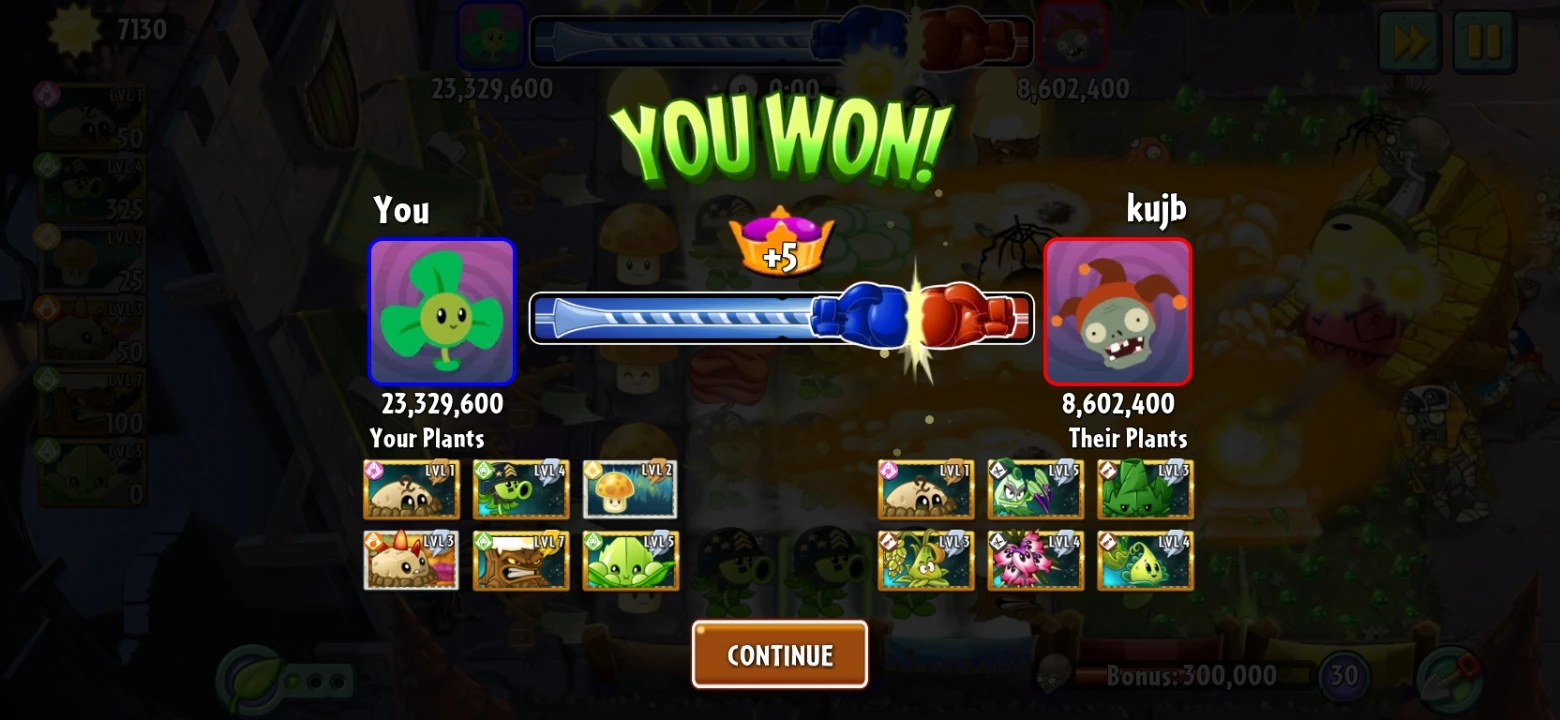The height and width of the screenshot is (720, 1560).
Task: View opponent's Potato Mine thumbnail
Action: click(925, 490)
